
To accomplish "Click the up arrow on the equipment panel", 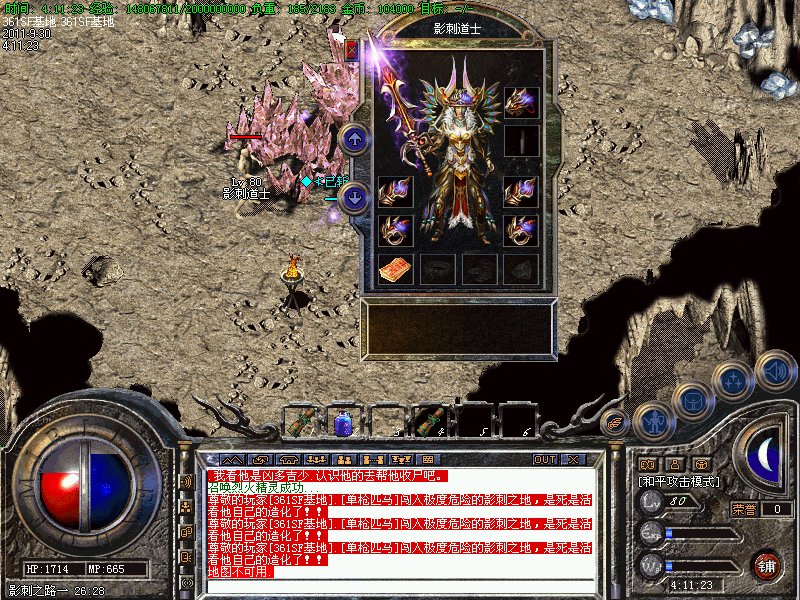I will 354,139.
